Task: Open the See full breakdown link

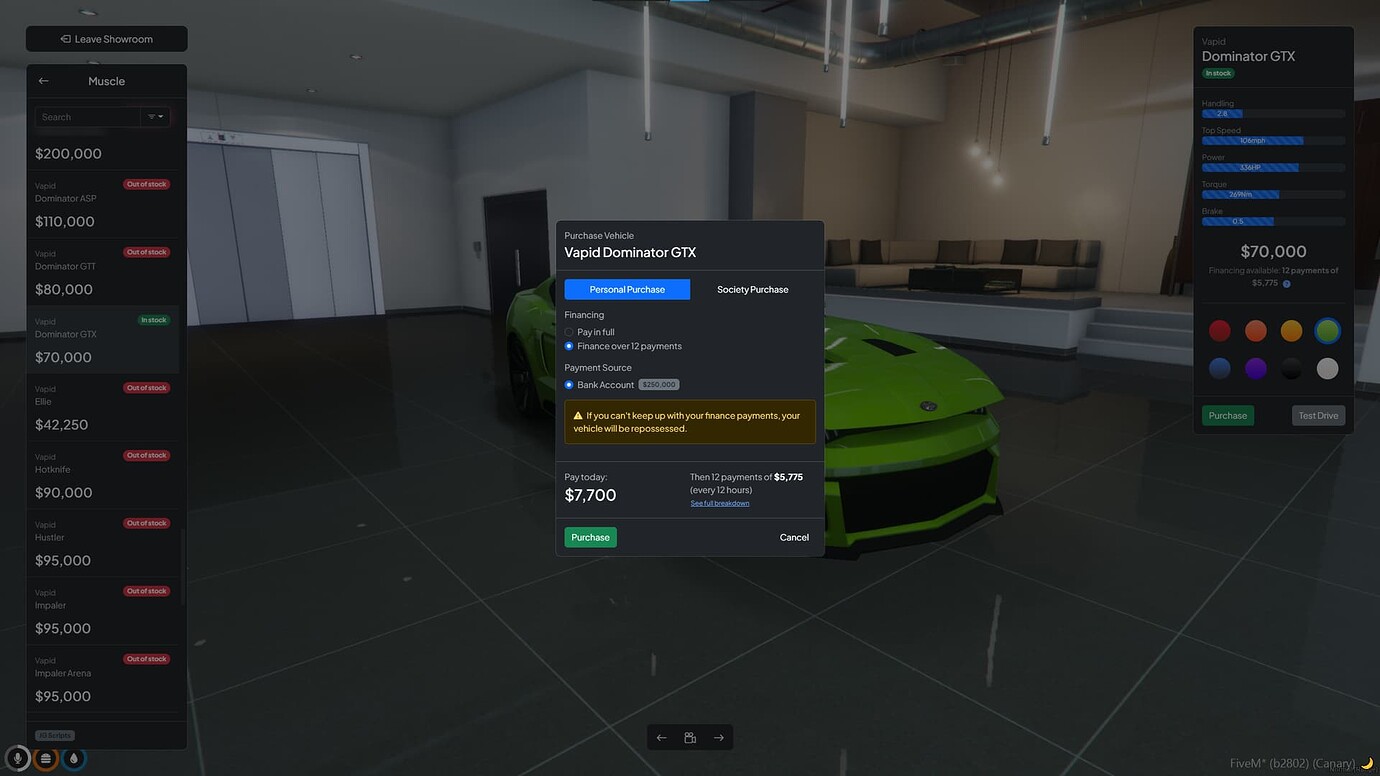Action: (719, 502)
